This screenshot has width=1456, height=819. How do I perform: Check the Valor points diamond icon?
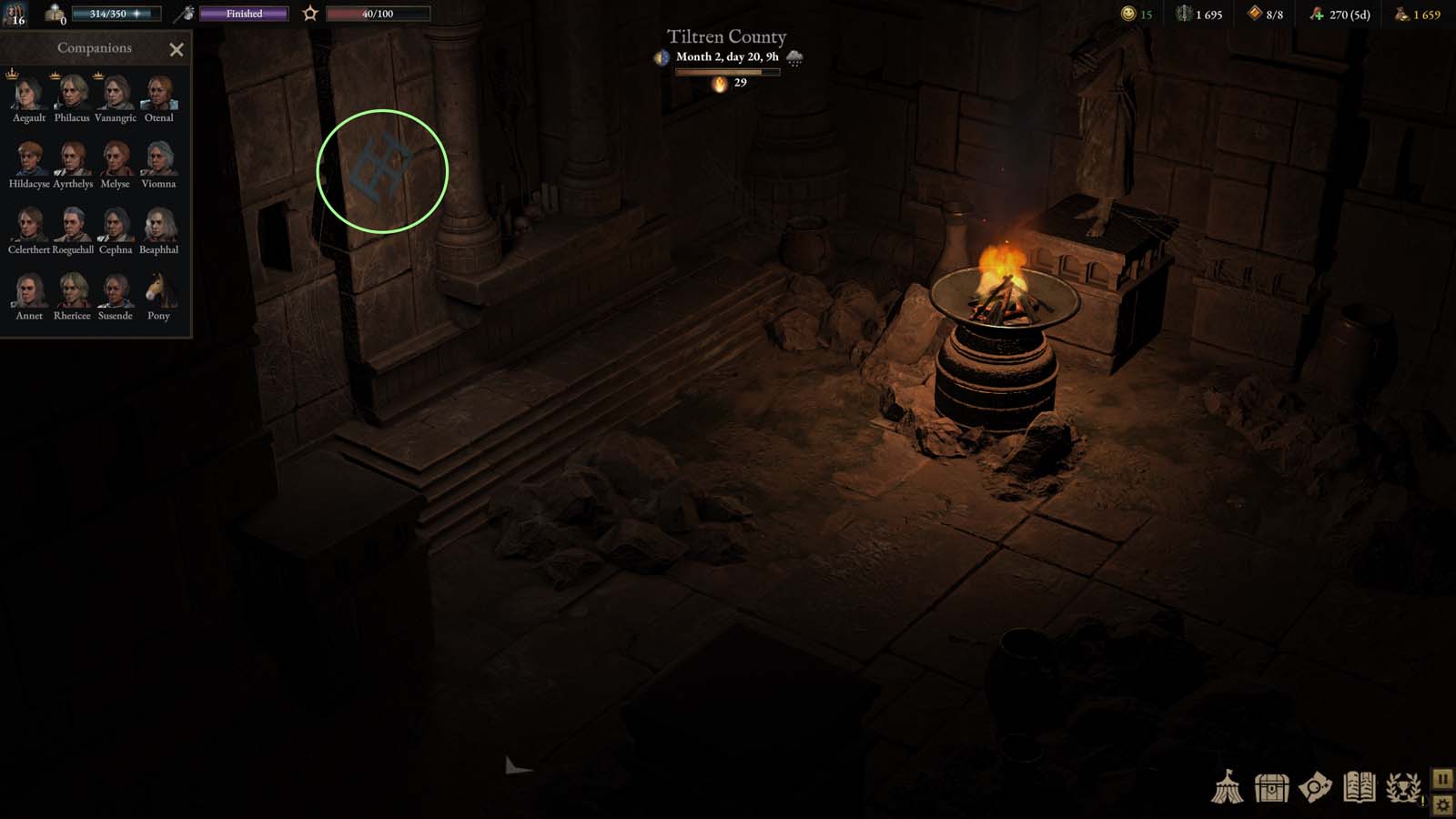[1253, 14]
